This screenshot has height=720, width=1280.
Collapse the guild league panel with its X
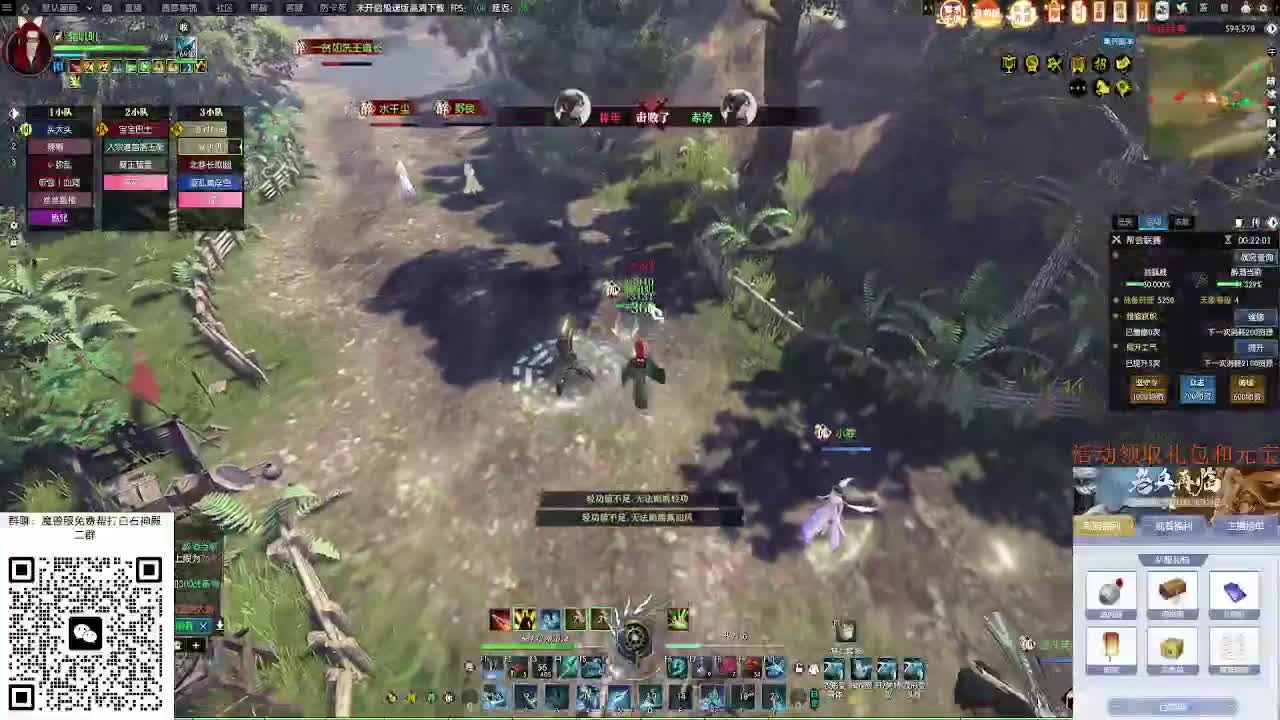tap(1116, 239)
